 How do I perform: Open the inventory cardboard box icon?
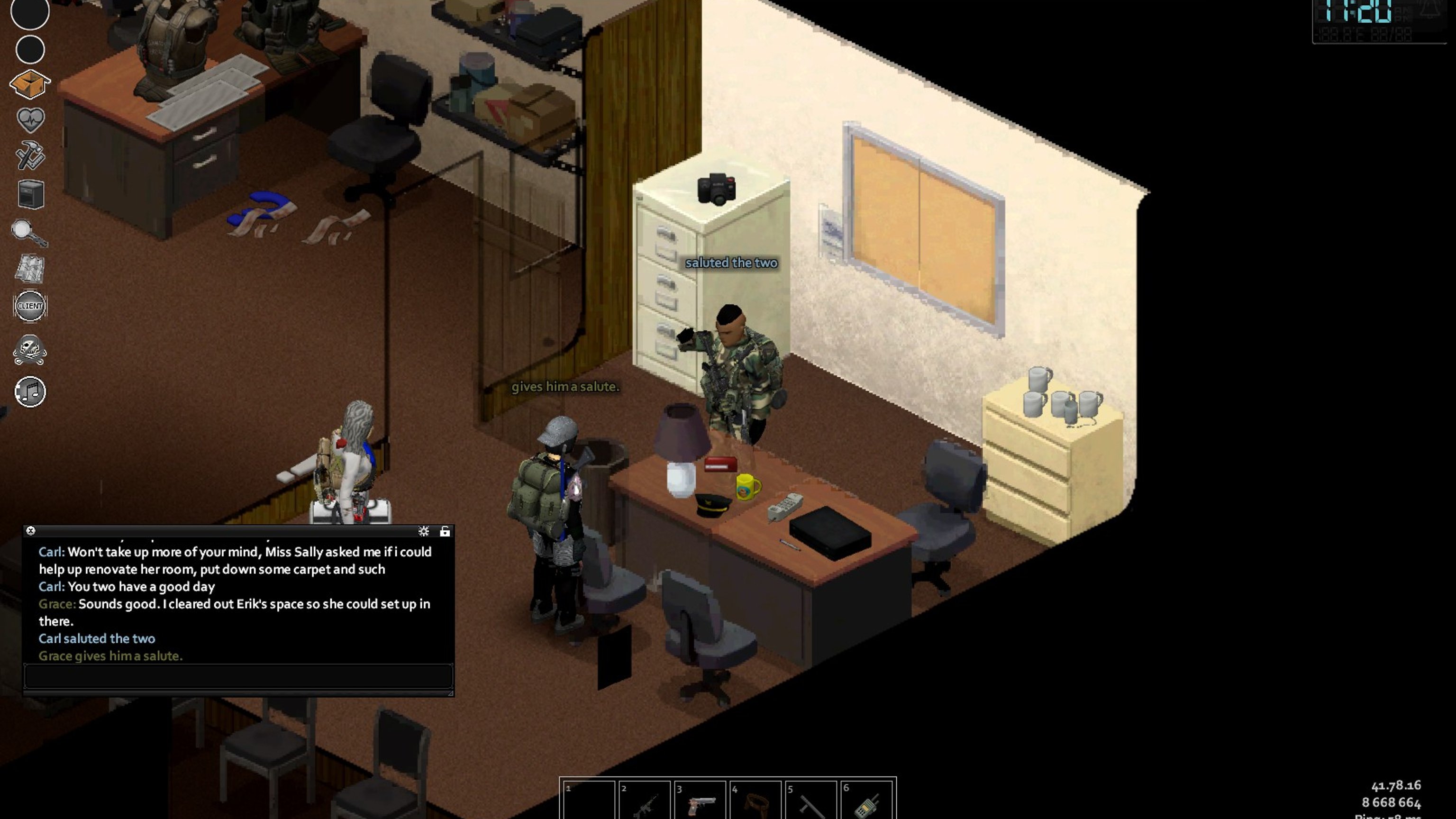coord(30,85)
